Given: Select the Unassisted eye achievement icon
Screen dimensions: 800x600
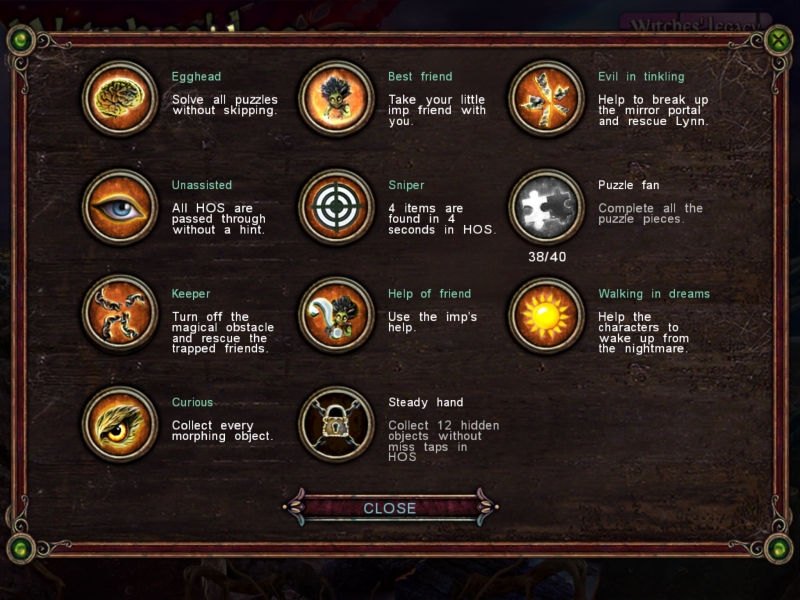Looking at the screenshot, I should pos(120,206).
